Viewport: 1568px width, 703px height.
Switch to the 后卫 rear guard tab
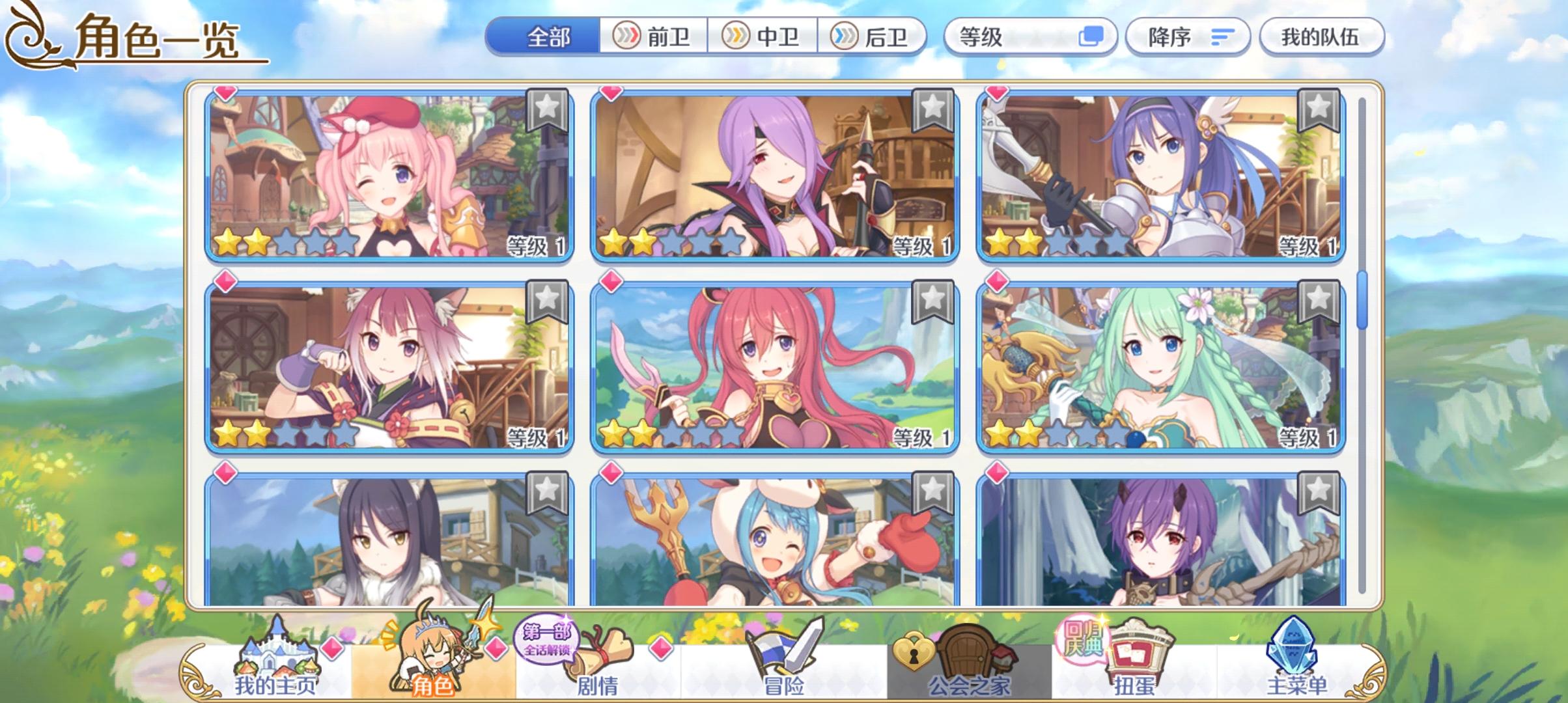(873, 37)
